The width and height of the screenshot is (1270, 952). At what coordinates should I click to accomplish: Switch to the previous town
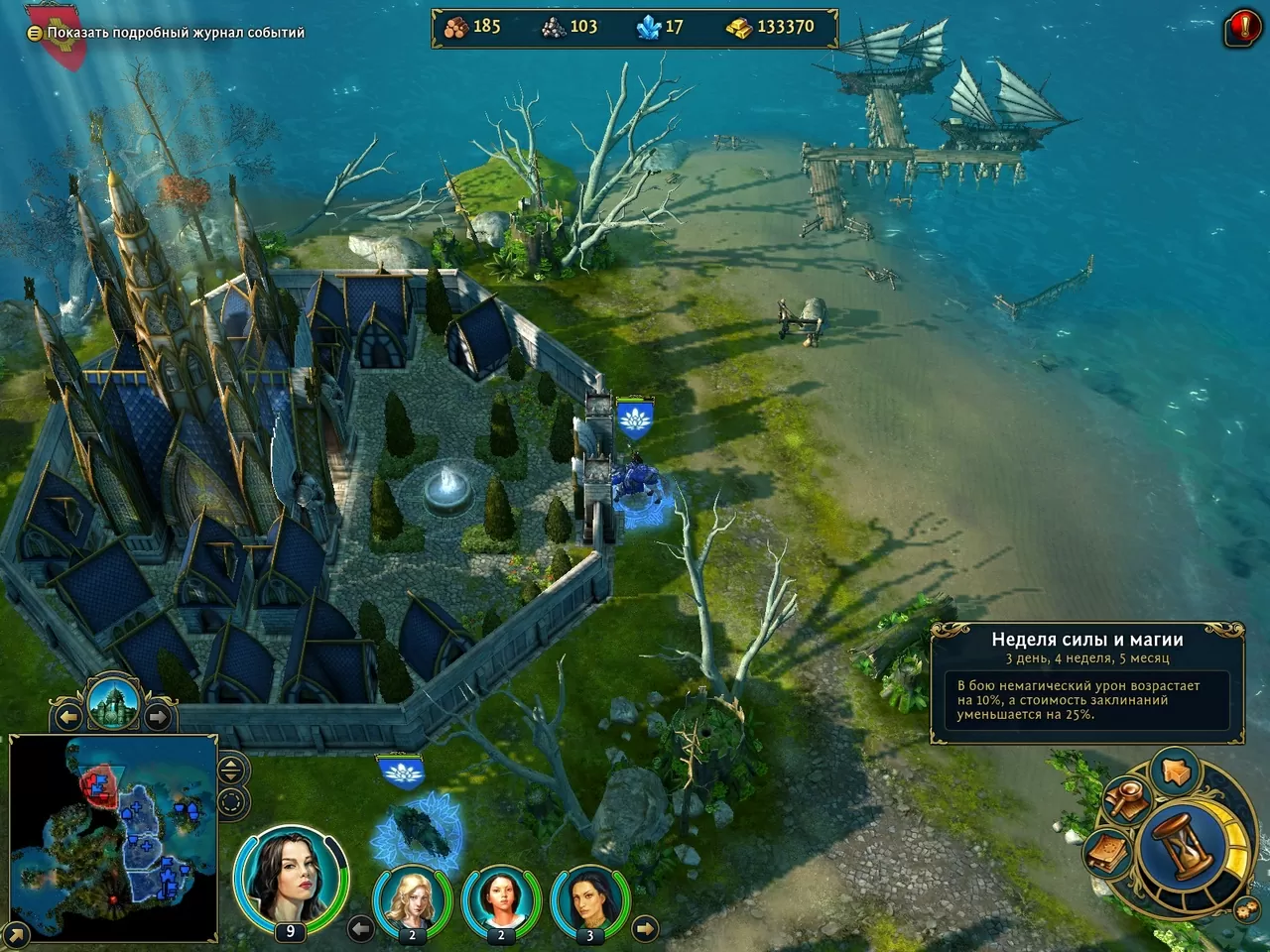[x=68, y=715]
